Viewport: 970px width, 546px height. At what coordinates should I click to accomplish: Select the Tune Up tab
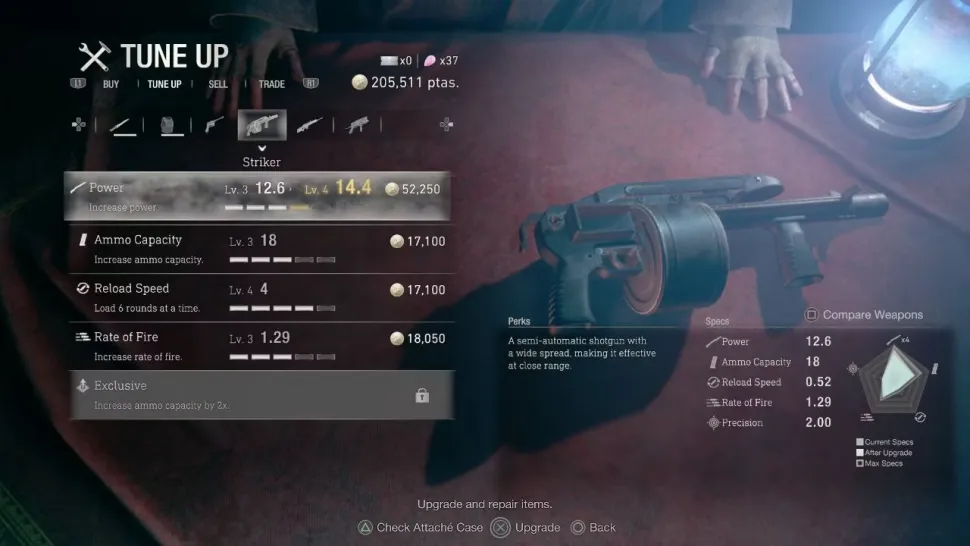[x=165, y=84]
